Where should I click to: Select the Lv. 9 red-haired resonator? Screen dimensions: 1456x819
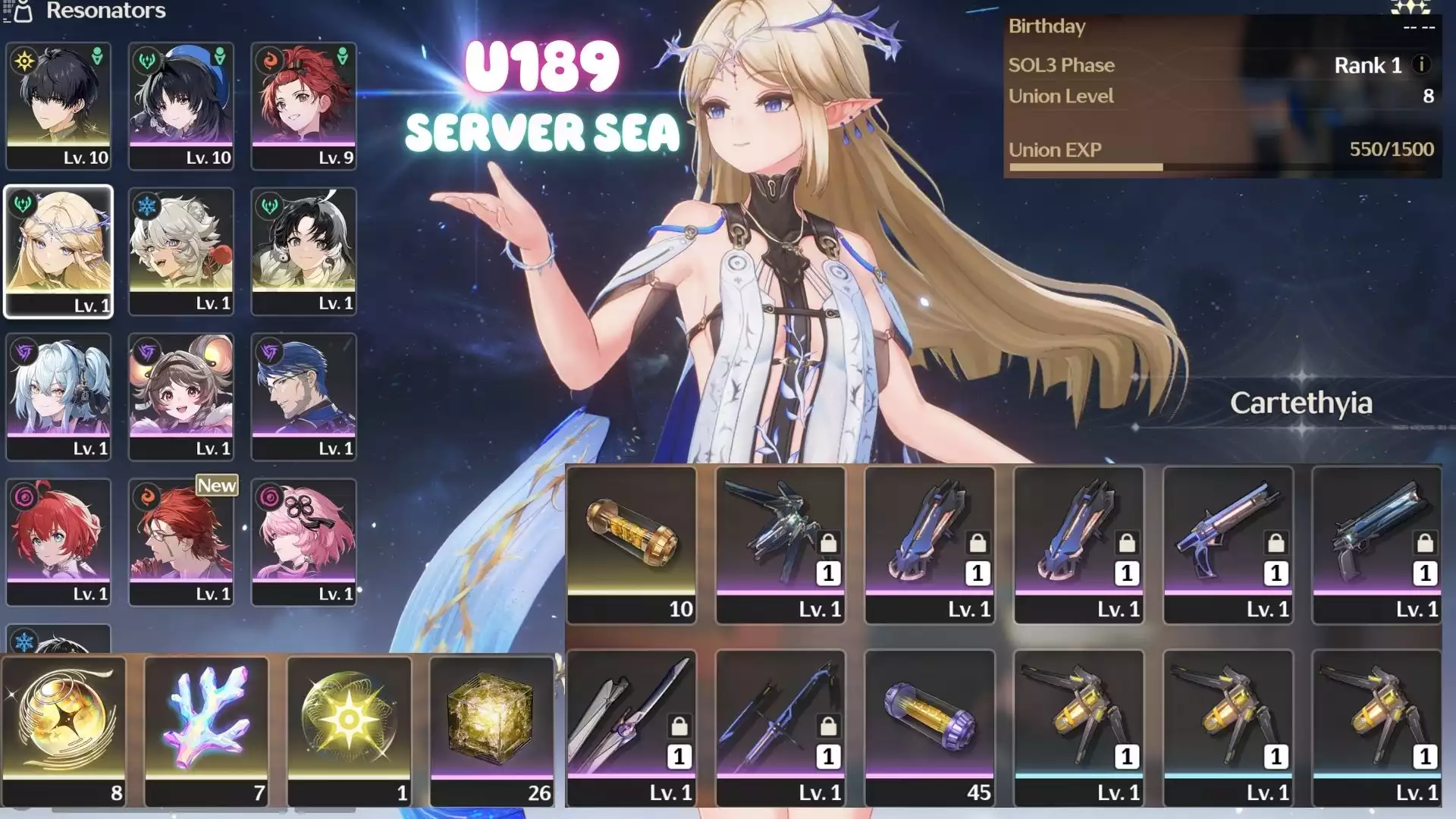(x=303, y=105)
